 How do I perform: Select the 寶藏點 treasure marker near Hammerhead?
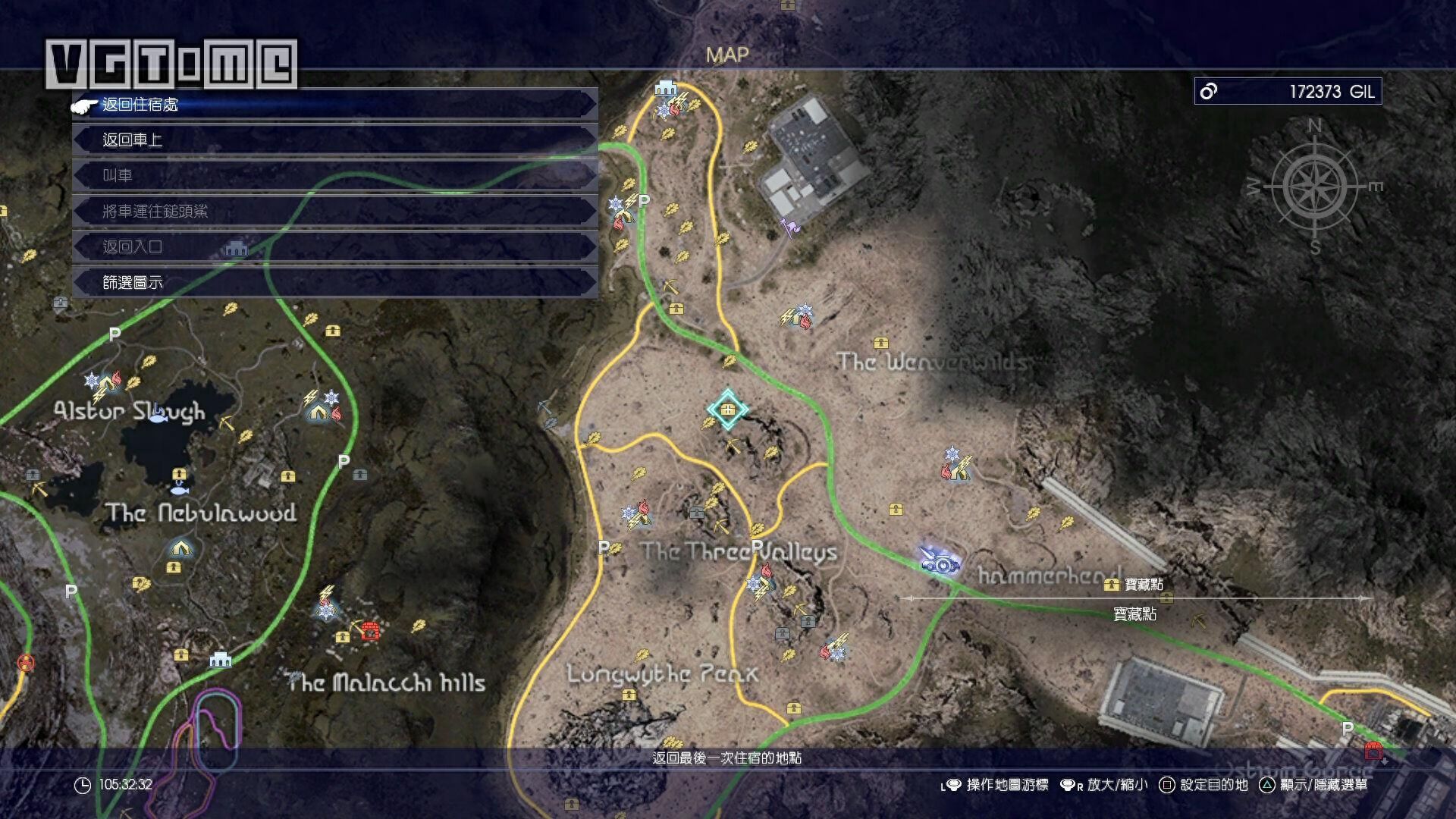1112,584
